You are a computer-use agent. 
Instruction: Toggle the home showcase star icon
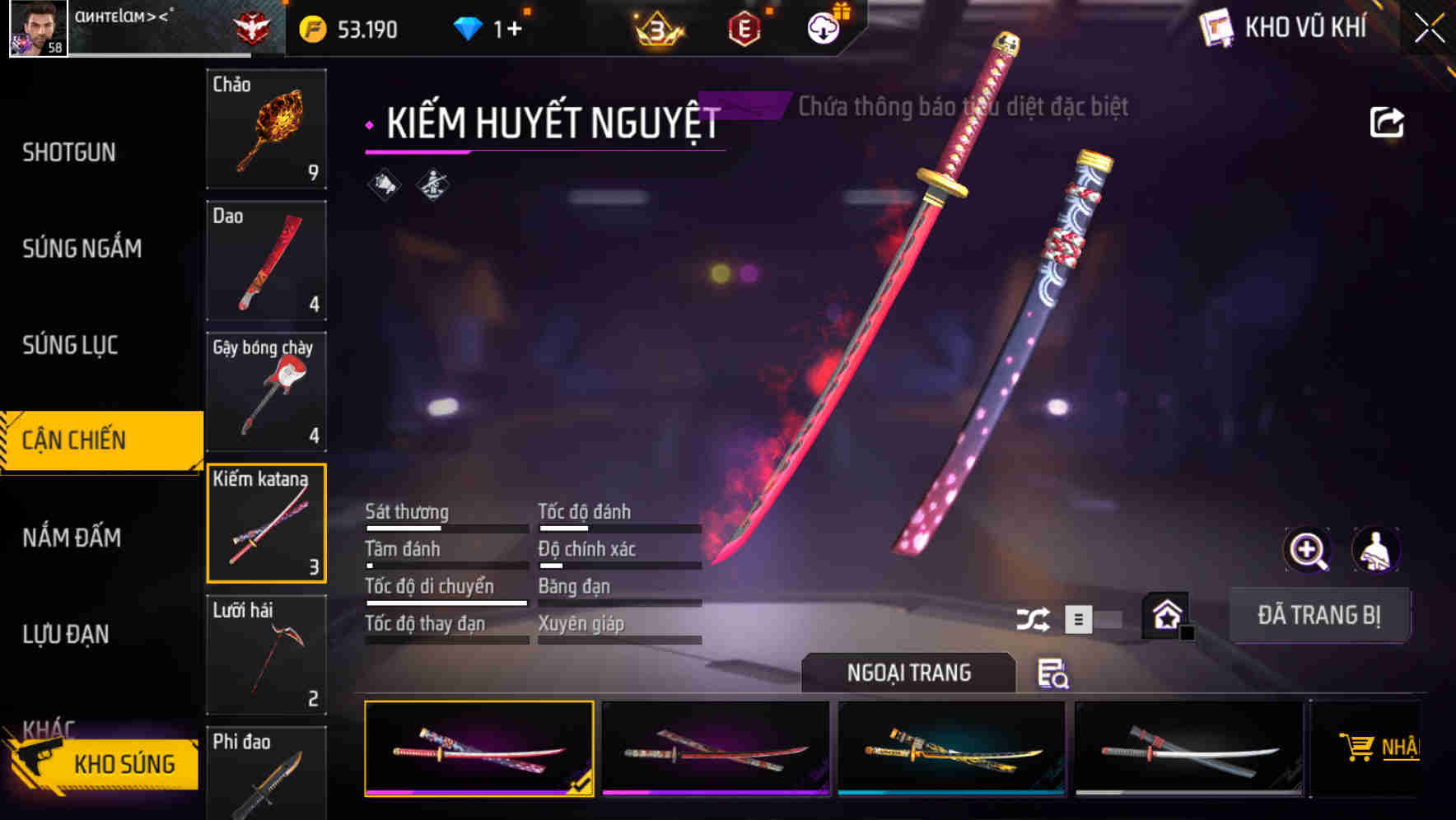point(1165,616)
